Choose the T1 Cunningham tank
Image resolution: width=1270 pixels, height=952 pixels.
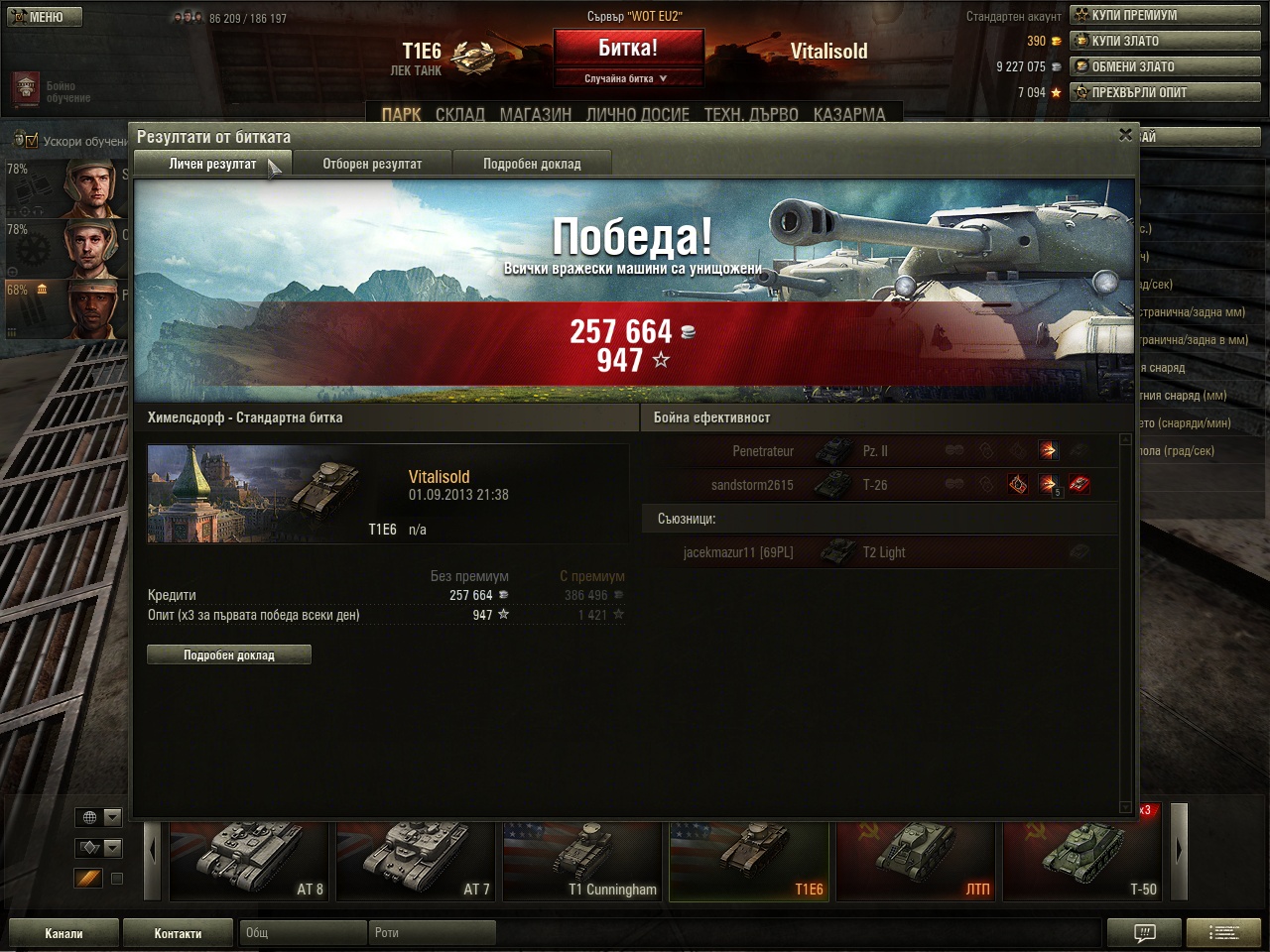click(x=582, y=861)
